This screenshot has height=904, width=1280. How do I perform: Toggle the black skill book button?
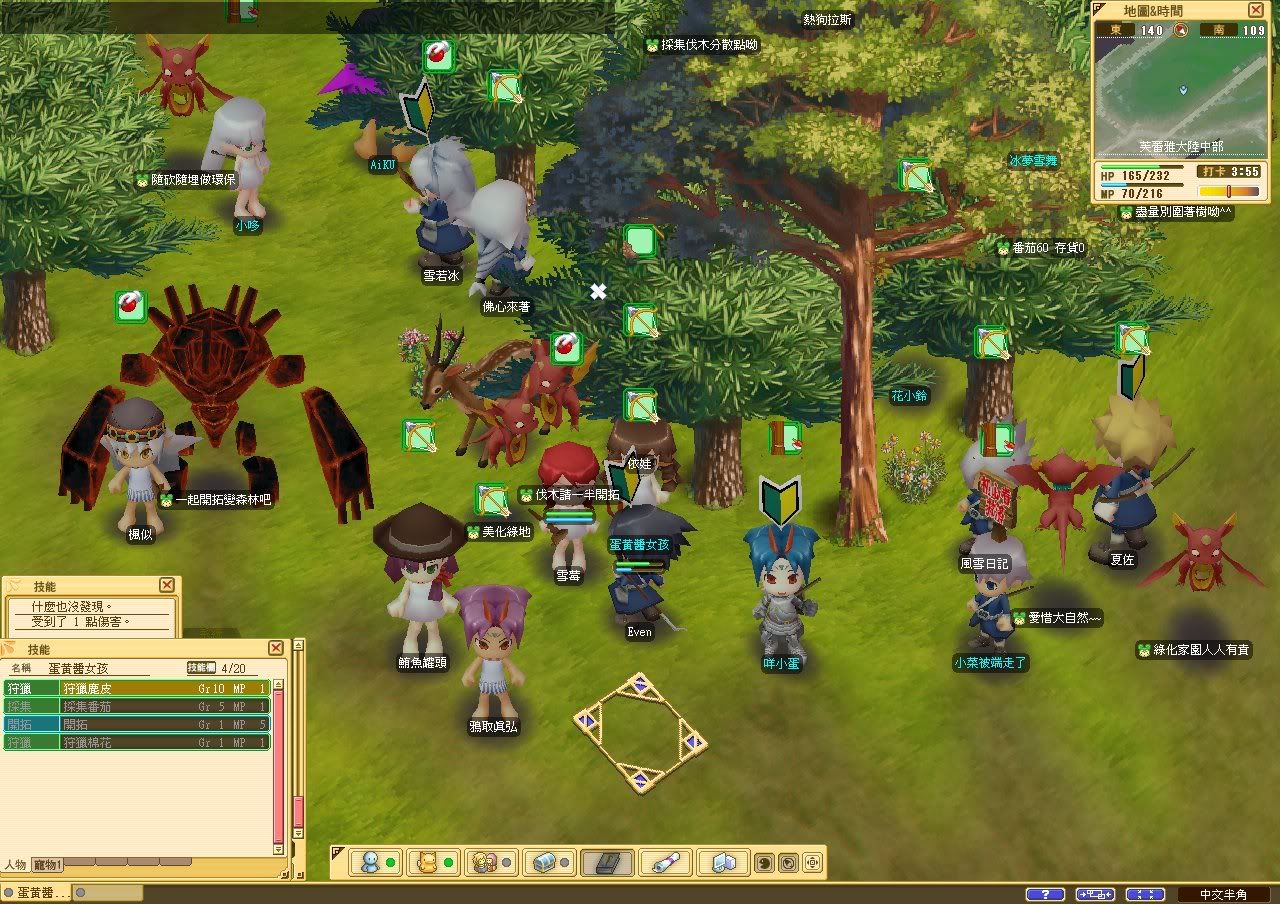[x=607, y=862]
